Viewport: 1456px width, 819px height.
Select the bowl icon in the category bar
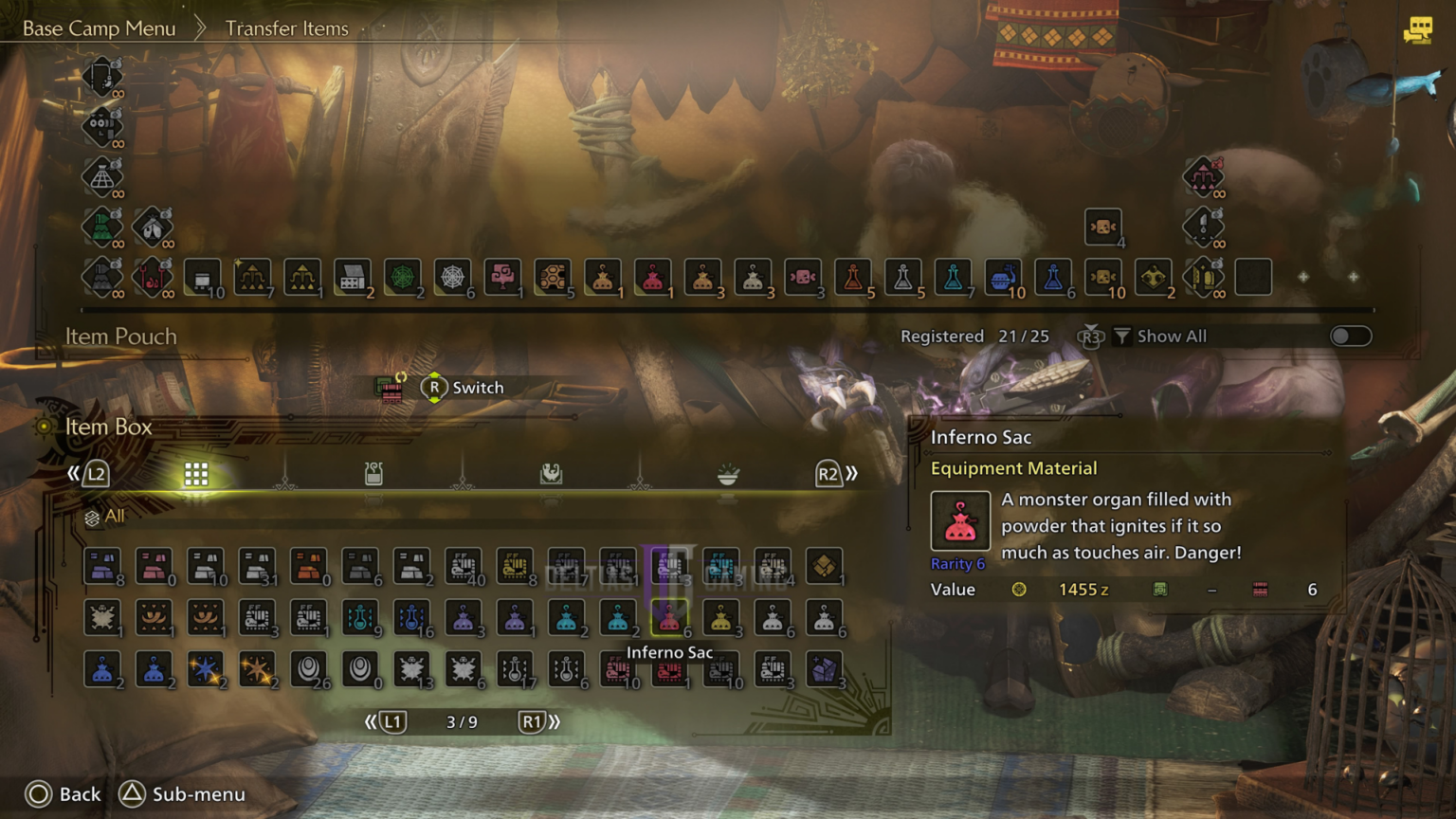point(727,473)
